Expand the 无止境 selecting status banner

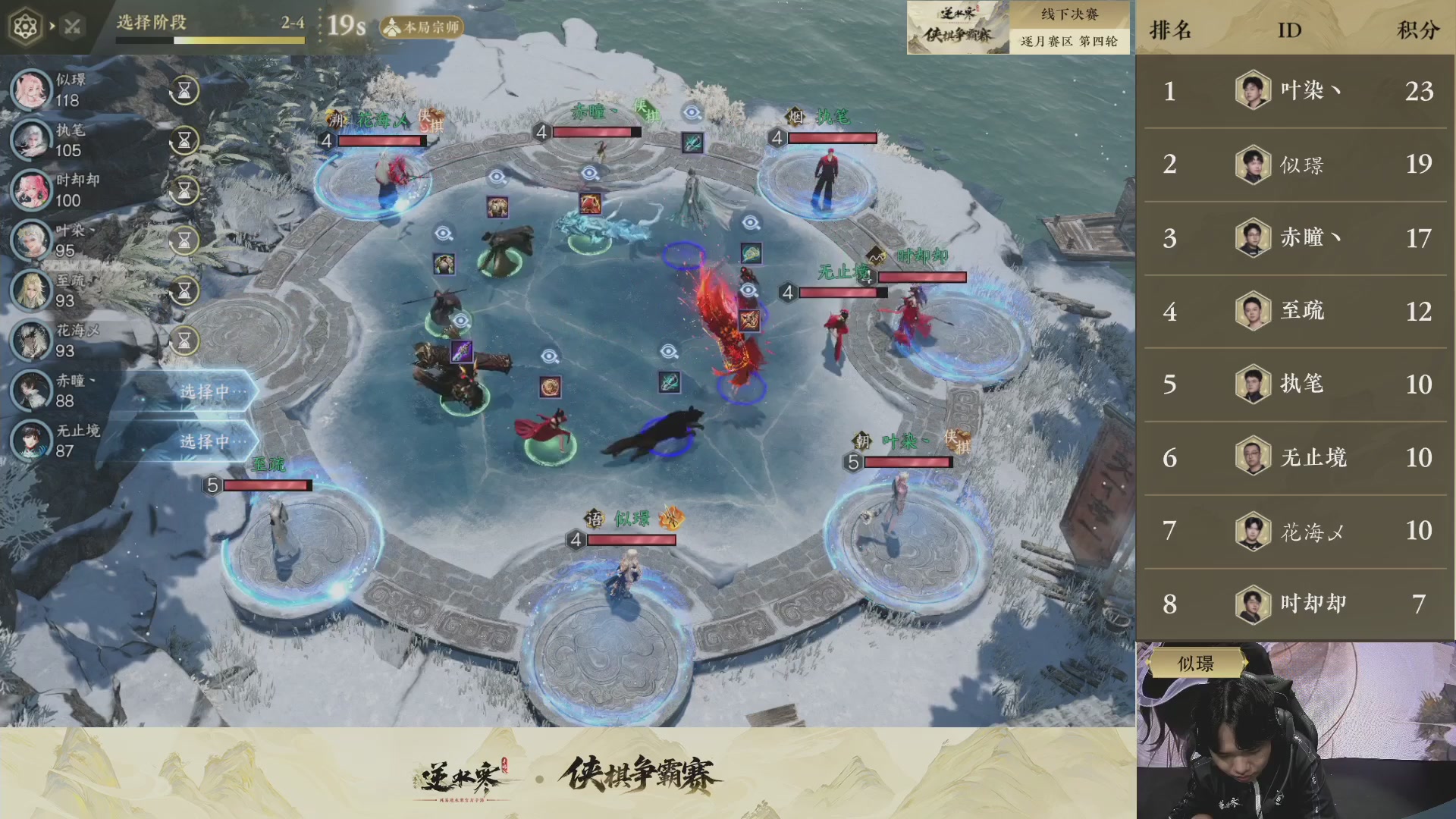click(206, 440)
